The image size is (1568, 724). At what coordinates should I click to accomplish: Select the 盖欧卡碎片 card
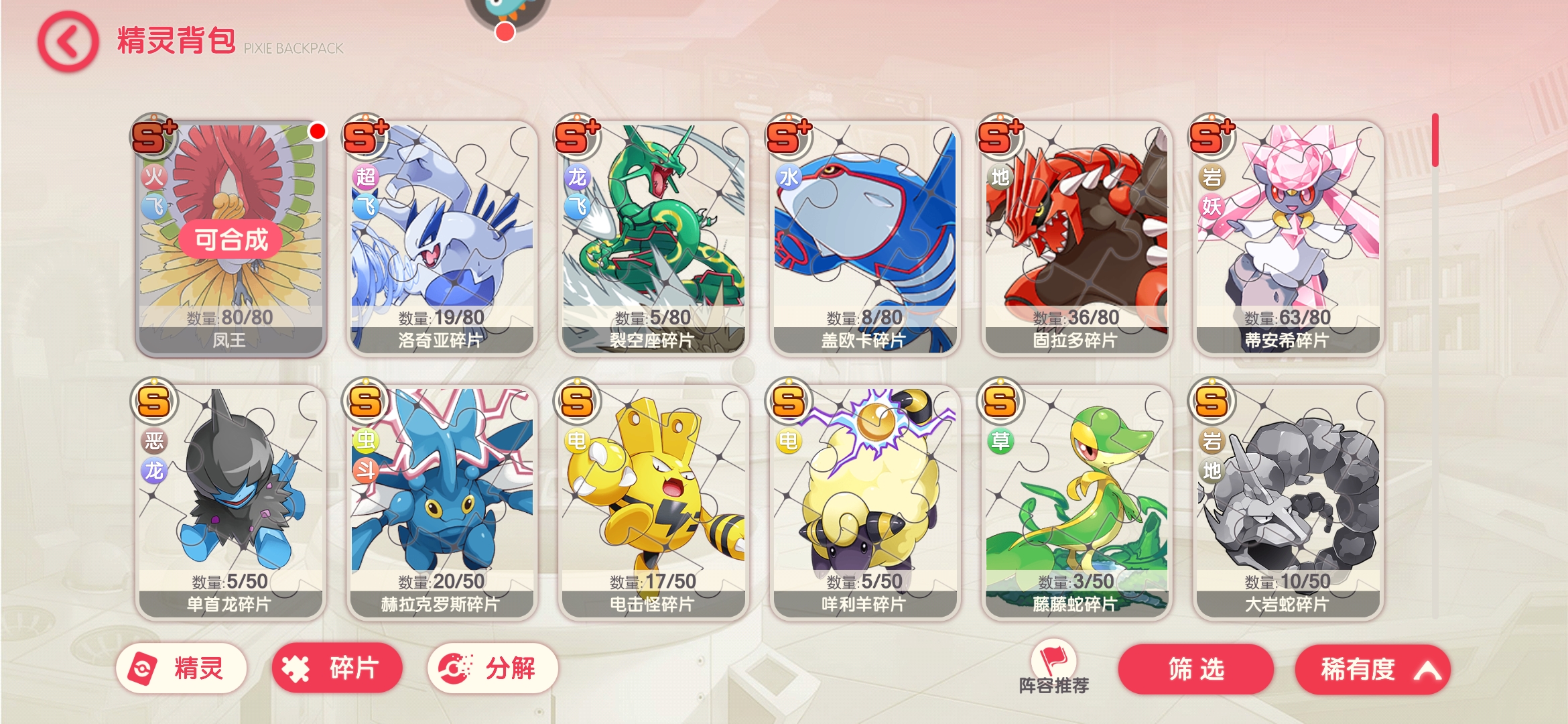864,238
